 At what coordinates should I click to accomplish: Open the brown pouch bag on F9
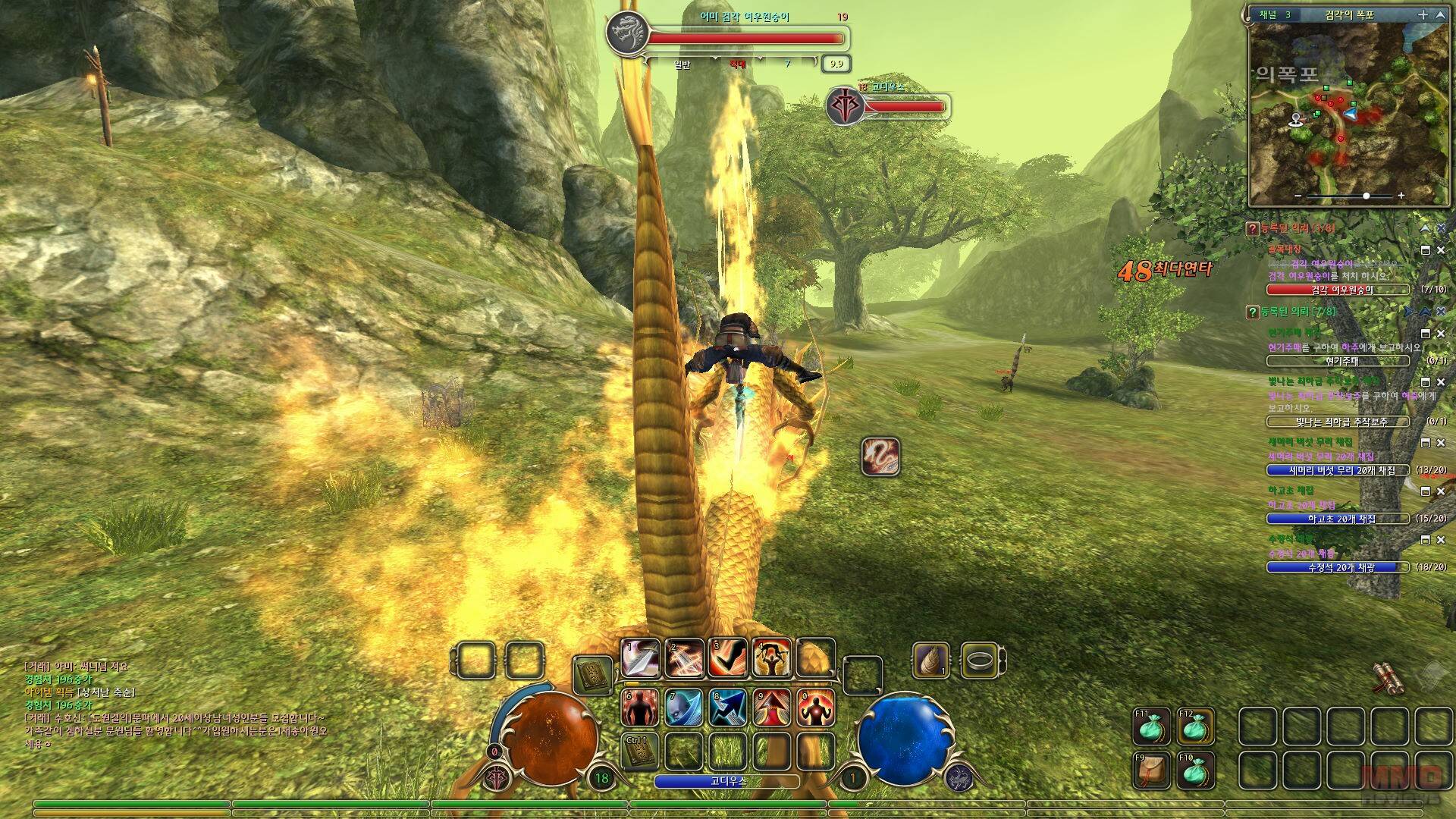pos(1152,770)
